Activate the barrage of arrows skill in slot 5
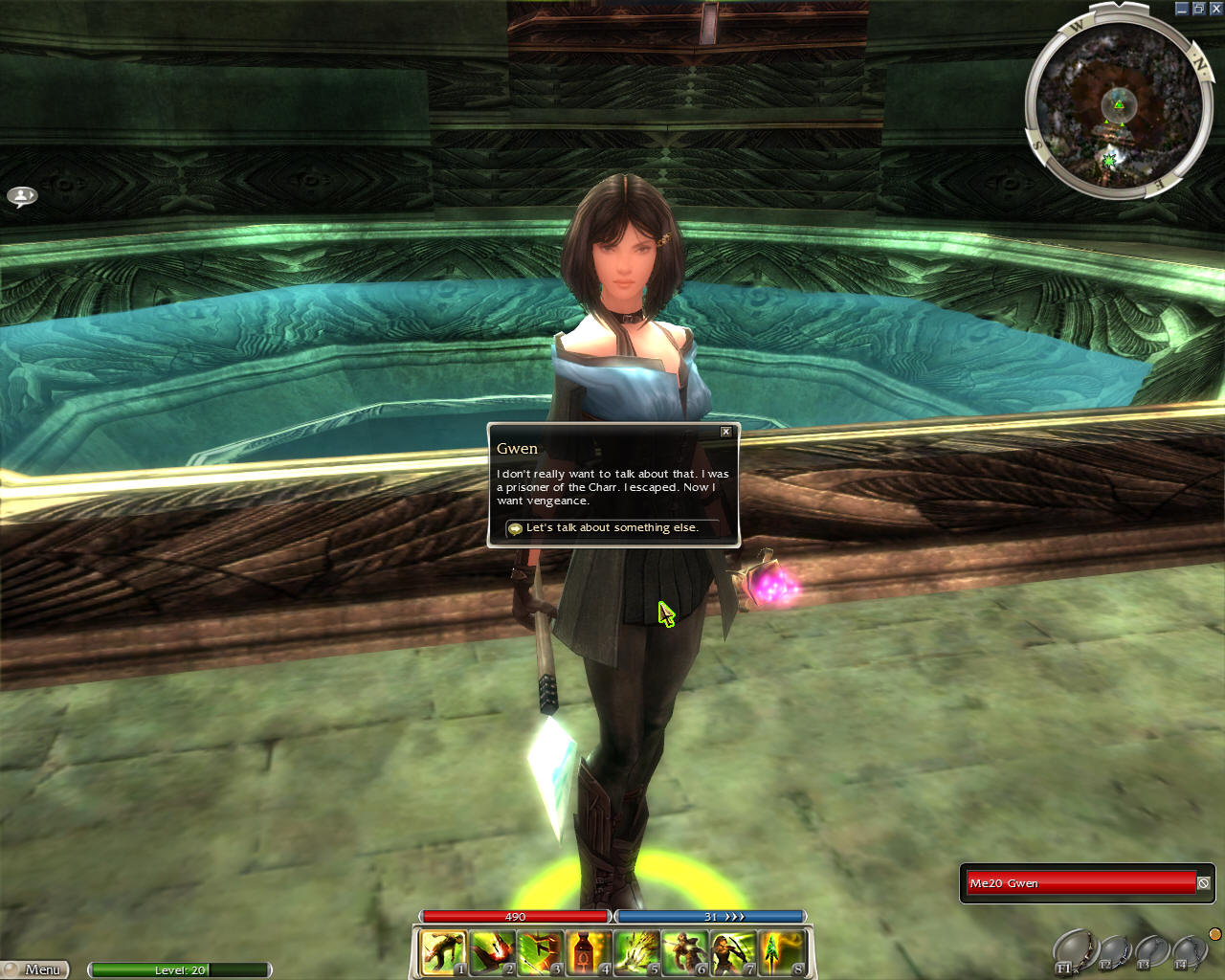Screen dimensions: 1225x980 coord(636,953)
